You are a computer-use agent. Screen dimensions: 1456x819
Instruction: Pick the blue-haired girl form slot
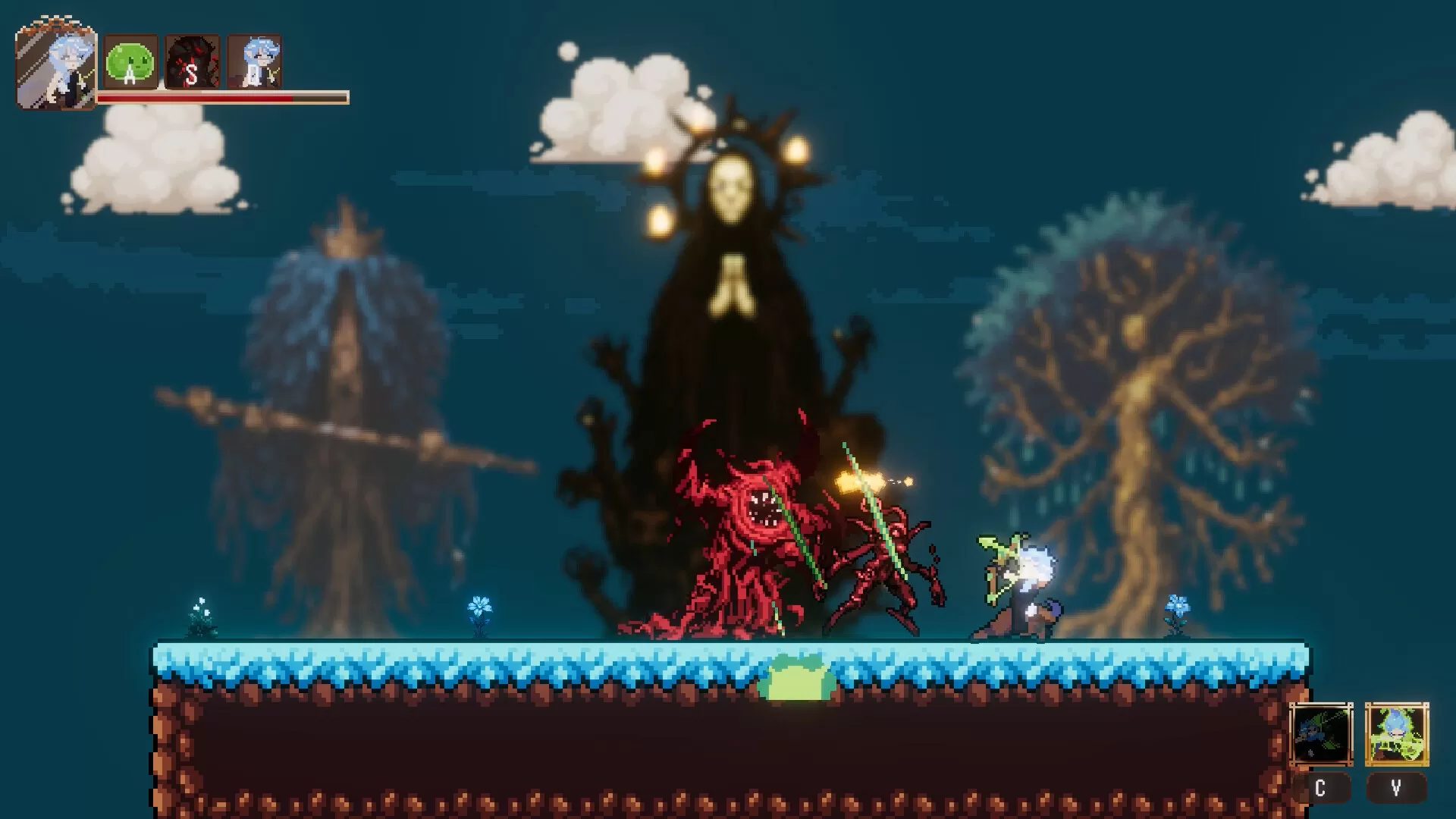click(x=255, y=62)
